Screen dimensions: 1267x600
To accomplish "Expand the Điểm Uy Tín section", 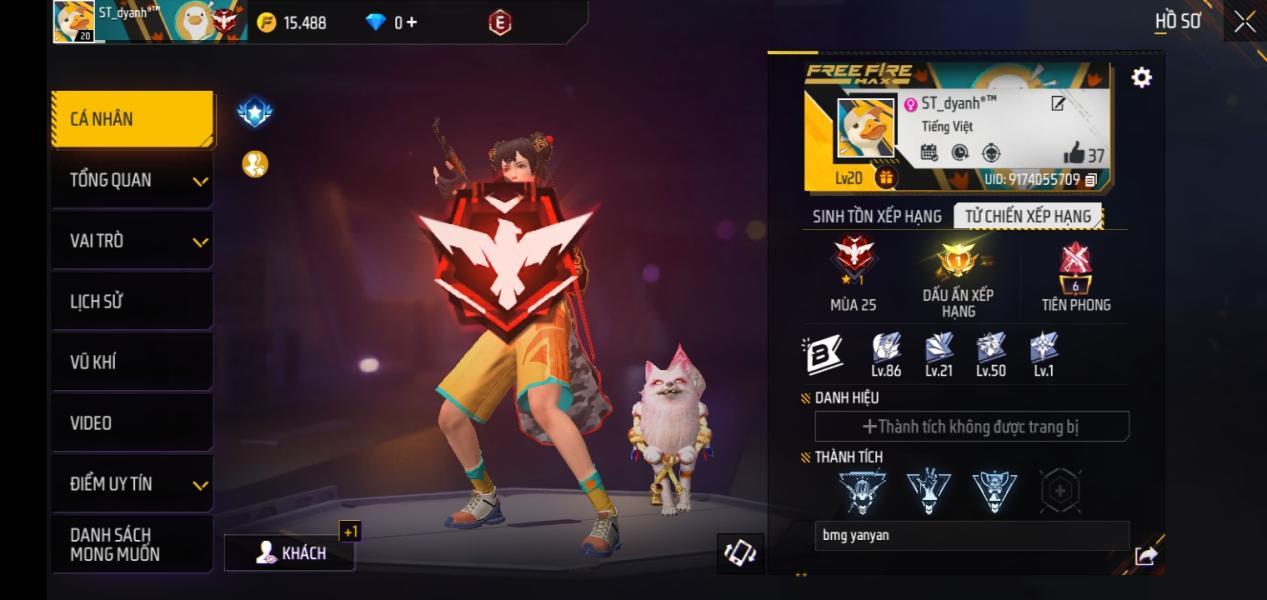I will (x=132, y=484).
